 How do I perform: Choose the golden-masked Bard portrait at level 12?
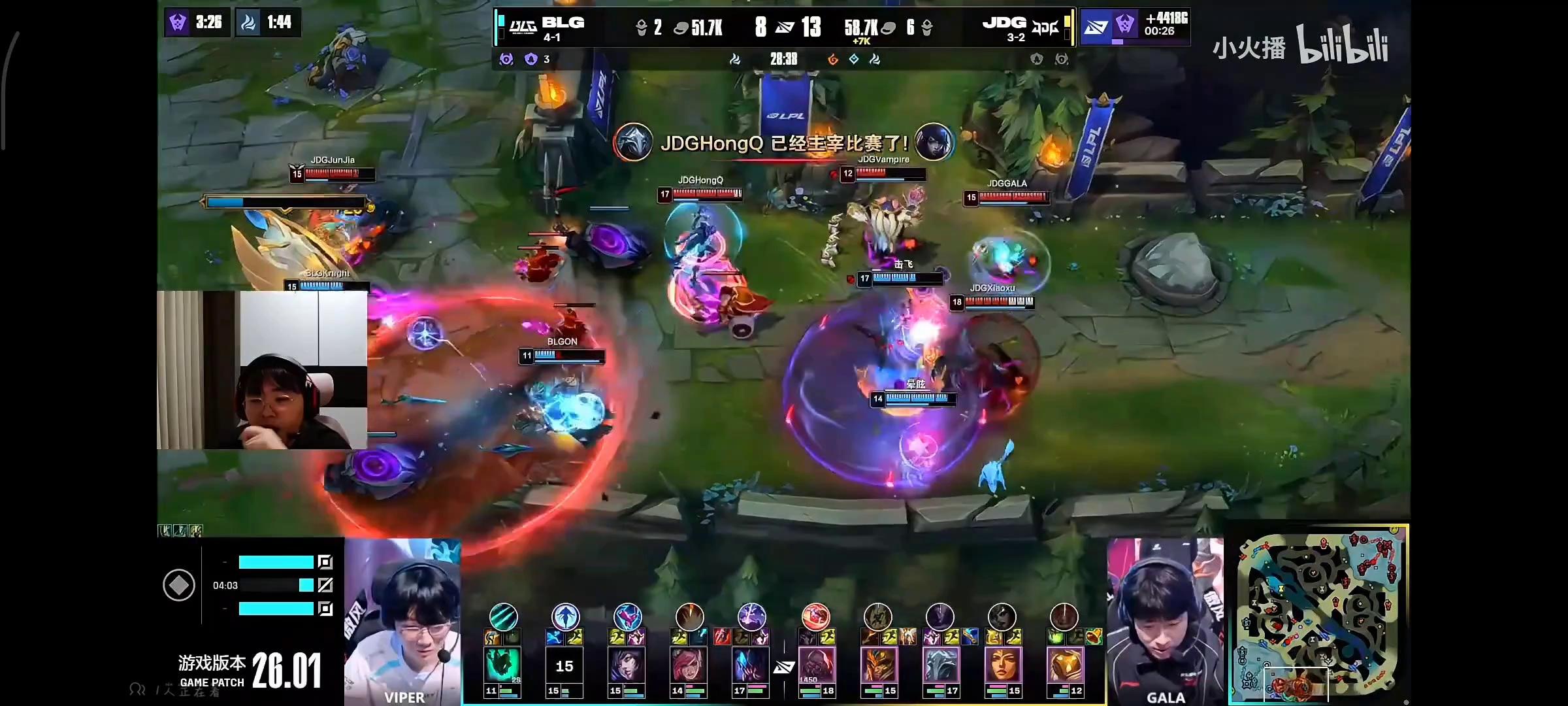coord(1064,666)
